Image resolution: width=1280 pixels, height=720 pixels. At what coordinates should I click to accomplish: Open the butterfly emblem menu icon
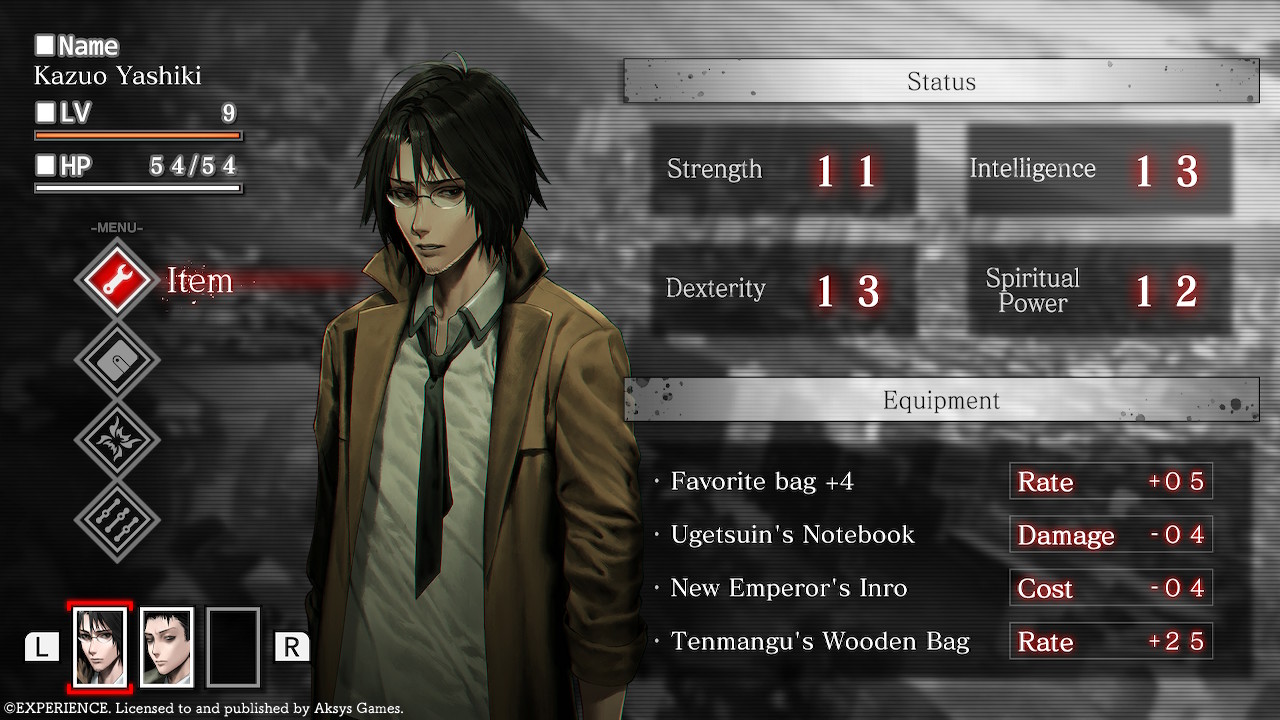point(117,441)
